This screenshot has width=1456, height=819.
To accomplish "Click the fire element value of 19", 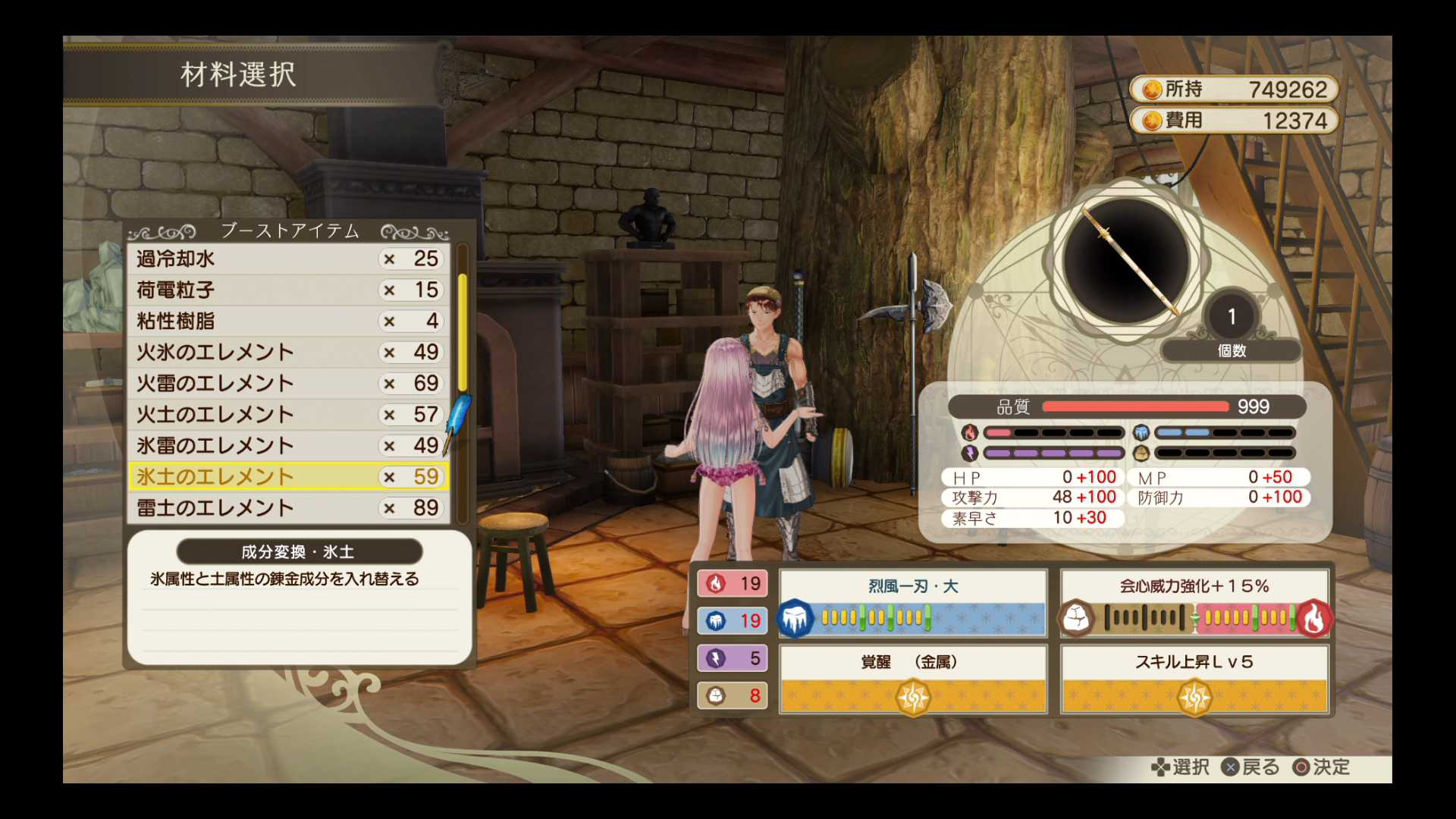I will click(x=733, y=583).
